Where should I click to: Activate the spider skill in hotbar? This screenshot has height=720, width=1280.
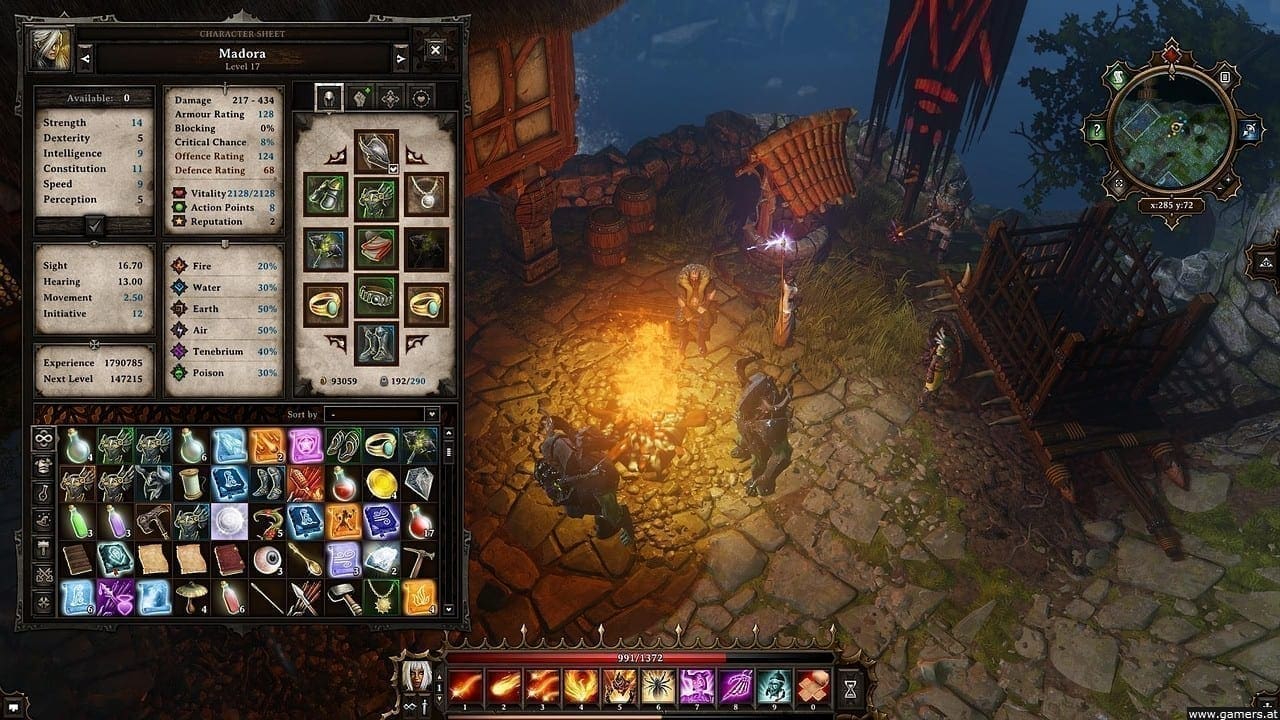point(659,686)
